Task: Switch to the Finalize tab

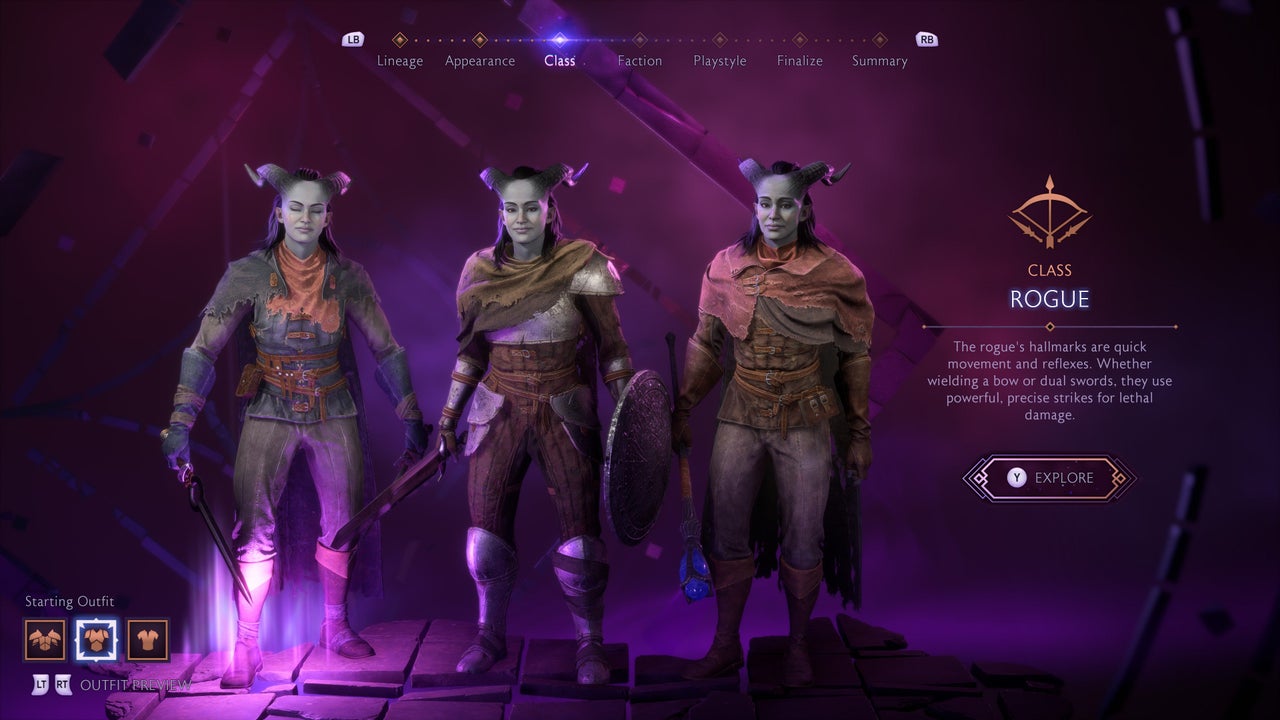Action: (x=800, y=60)
